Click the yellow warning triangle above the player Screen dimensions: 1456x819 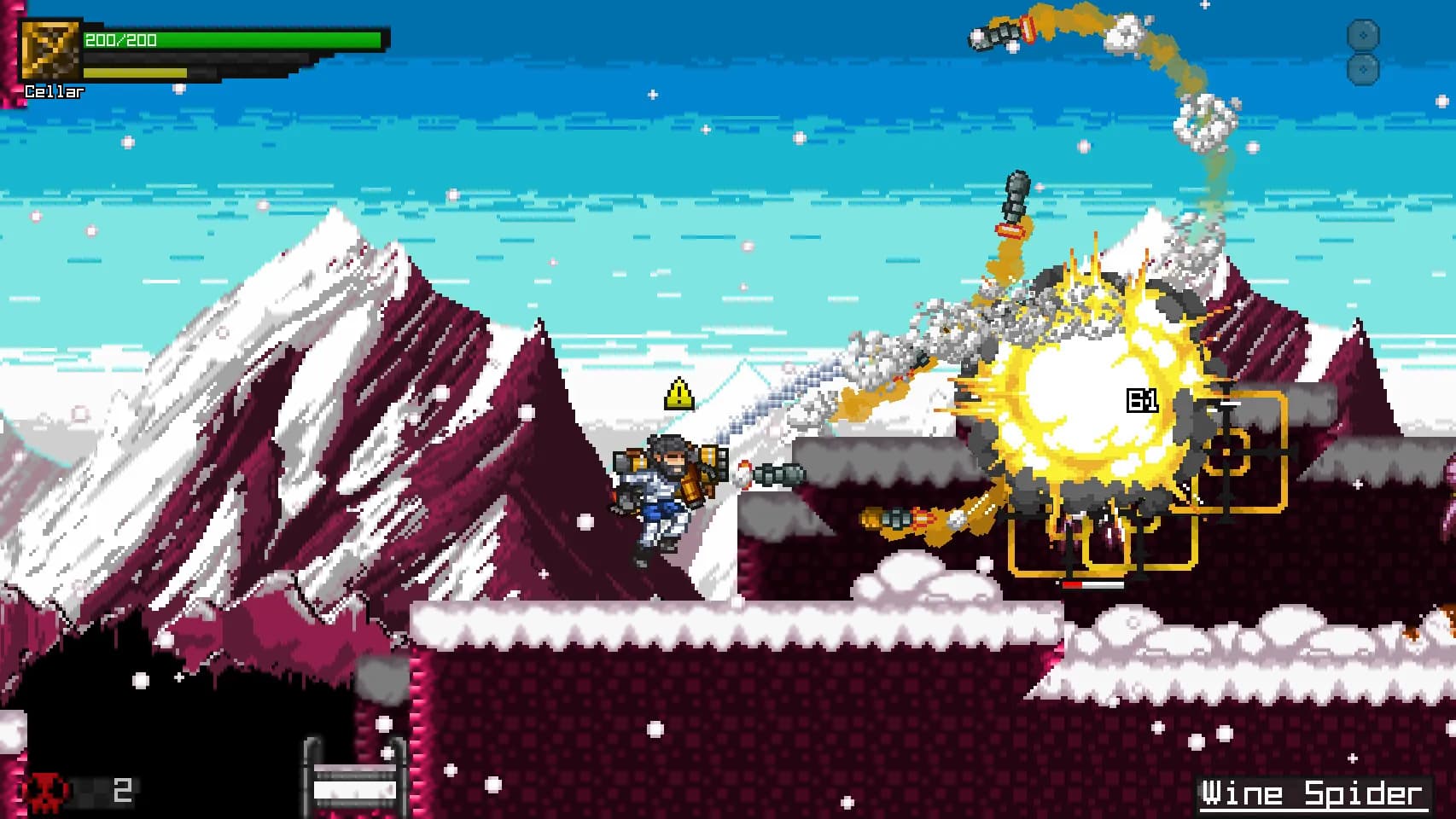coord(678,392)
